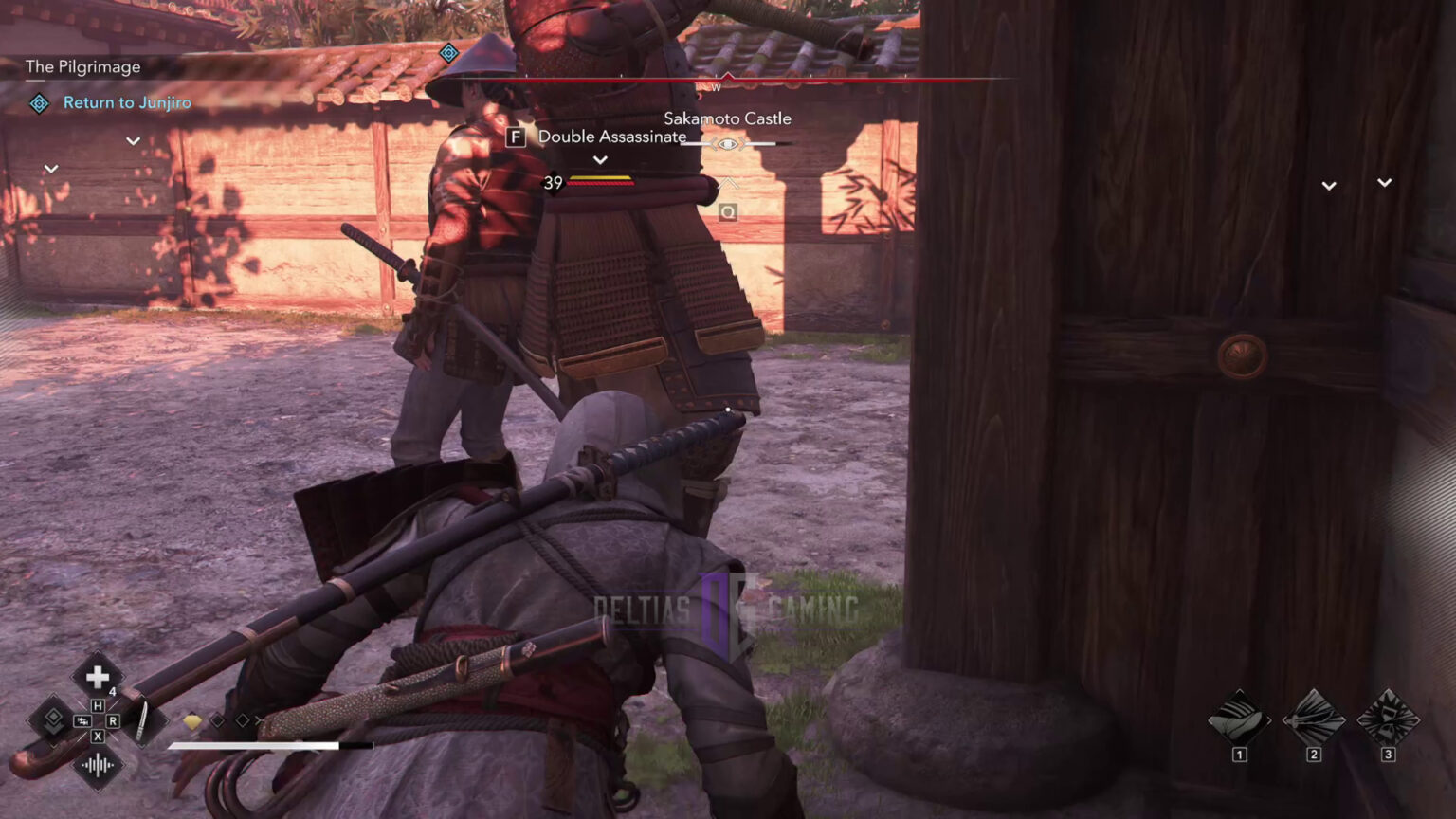Viewport: 1456px width, 819px height.
Task: Select The Pilgrimage quest title
Action: pyautogui.click(x=82, y=66)
